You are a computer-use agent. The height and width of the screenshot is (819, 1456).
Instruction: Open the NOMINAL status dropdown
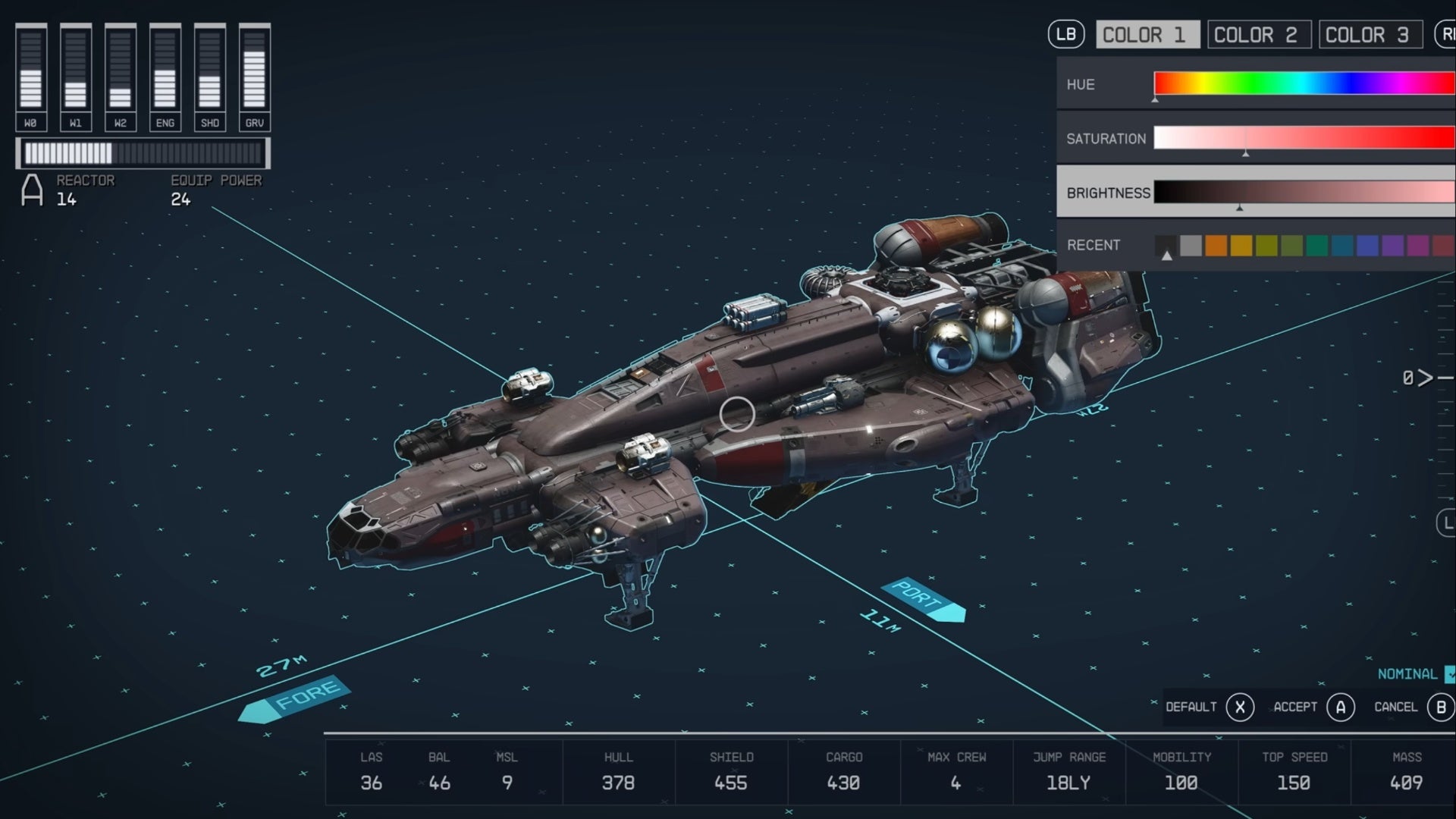1408,673
